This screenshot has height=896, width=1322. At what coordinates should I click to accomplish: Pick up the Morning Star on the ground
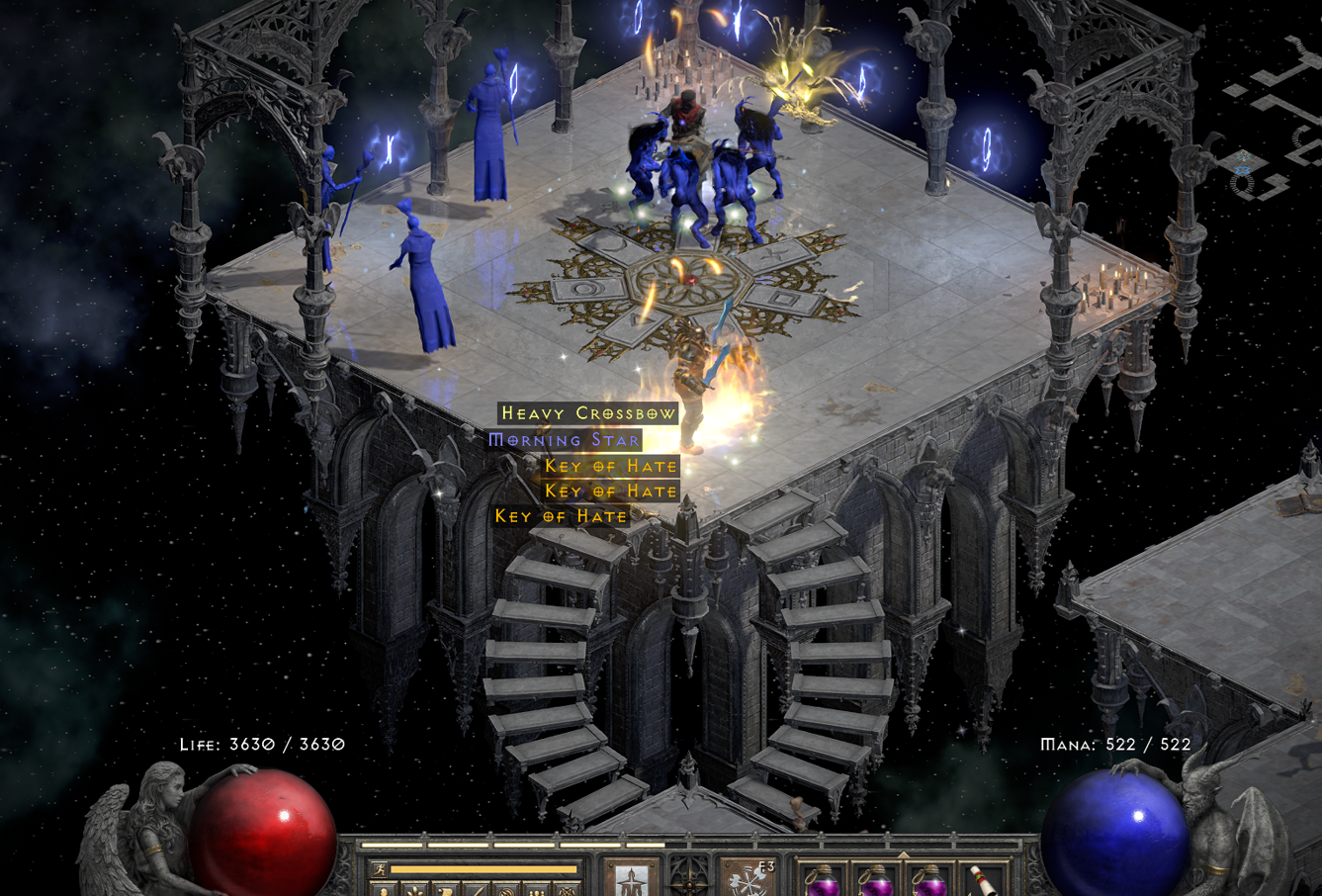565,439
